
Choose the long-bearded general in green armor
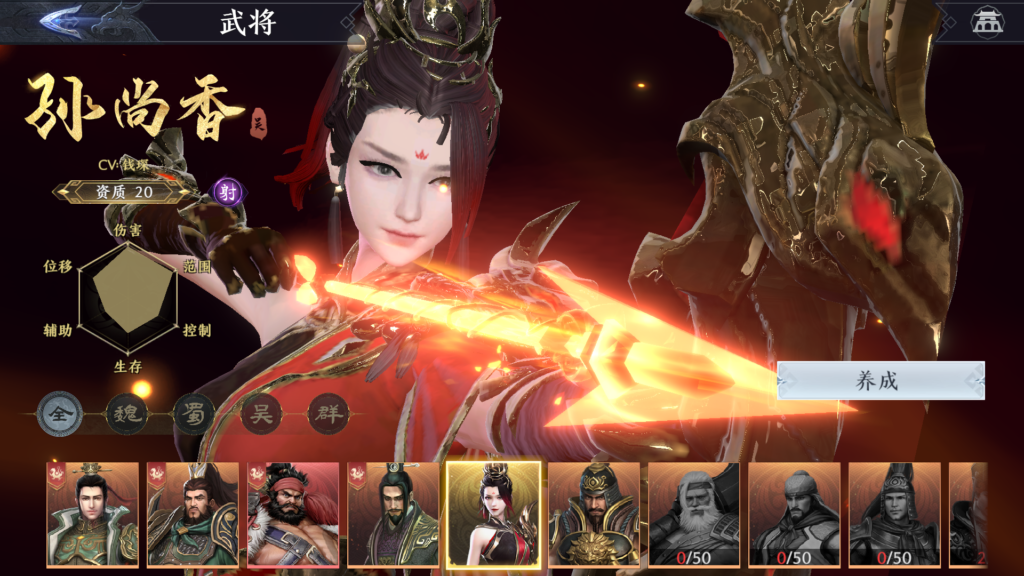click(x=193, y=514)
